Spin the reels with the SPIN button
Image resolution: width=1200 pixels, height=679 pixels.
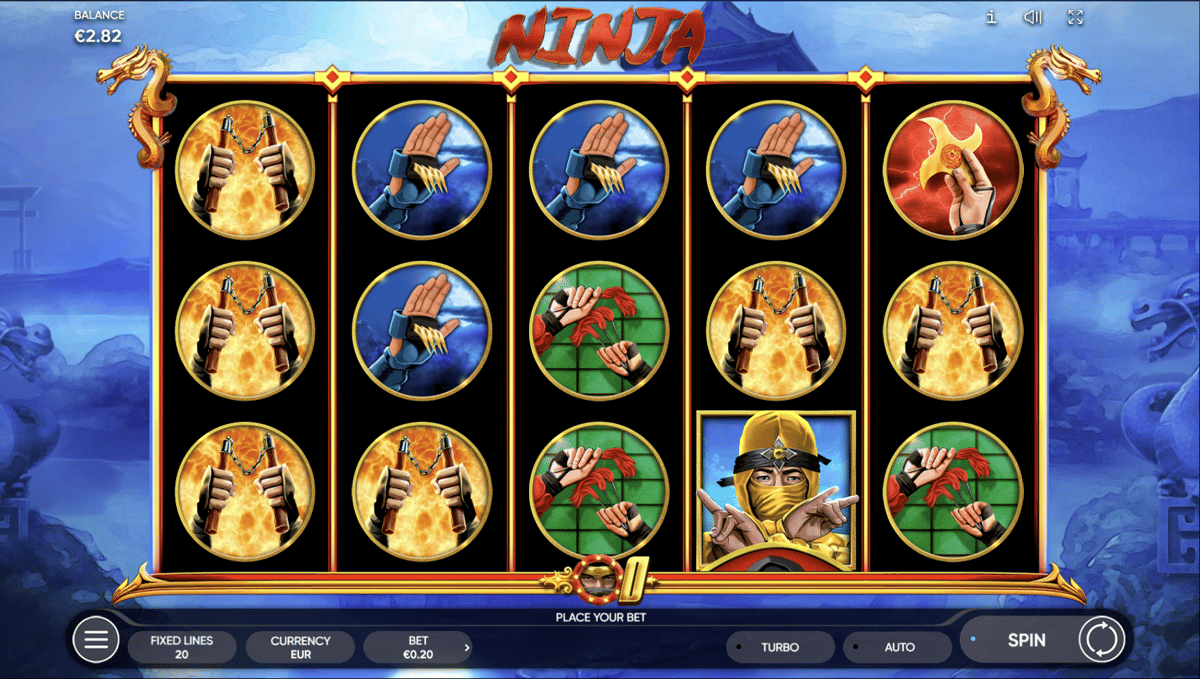tap(1025, 640)
